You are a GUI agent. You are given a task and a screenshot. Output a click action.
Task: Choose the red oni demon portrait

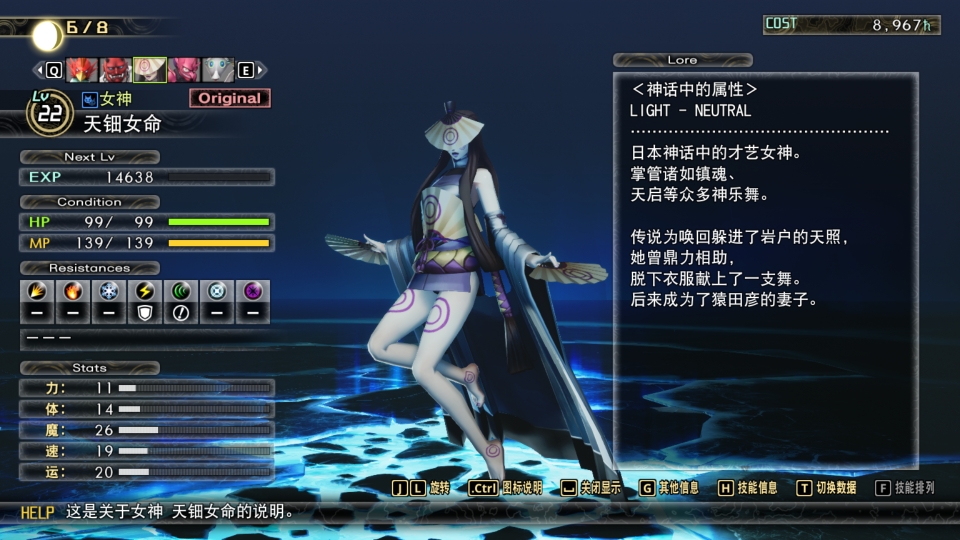(x=116, y=70)
